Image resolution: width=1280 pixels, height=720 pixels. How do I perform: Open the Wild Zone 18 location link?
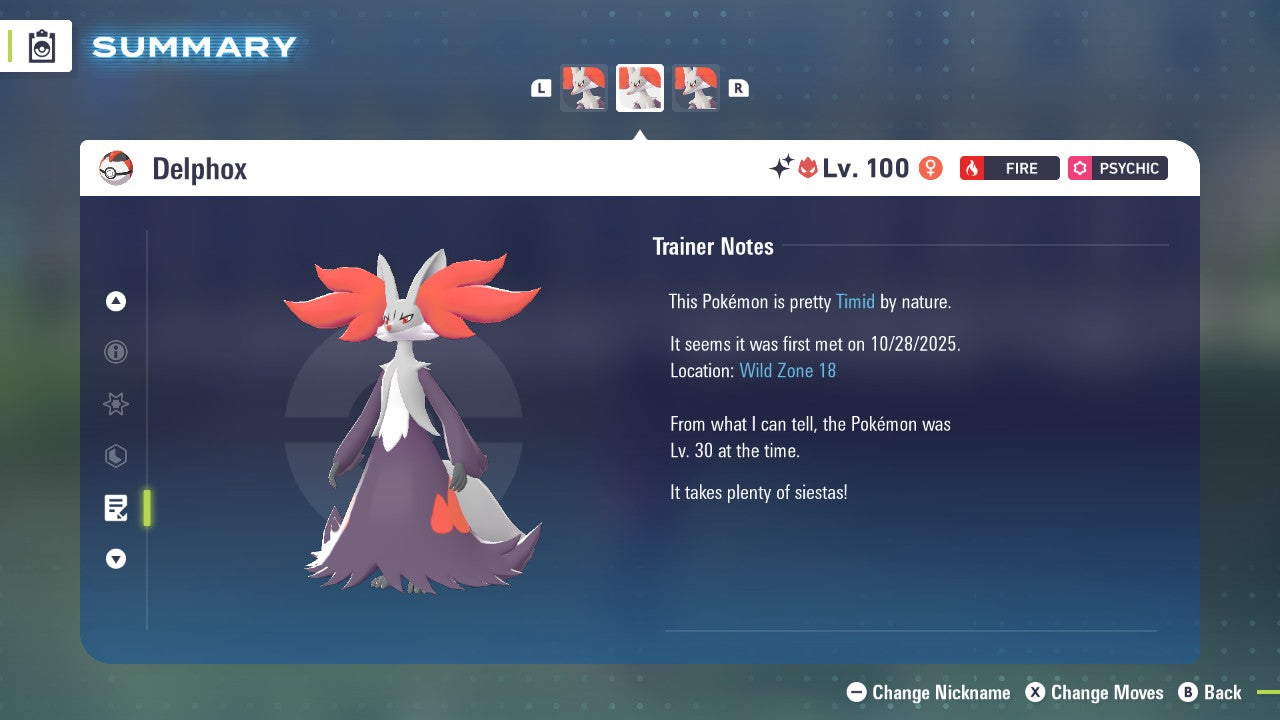788,370
